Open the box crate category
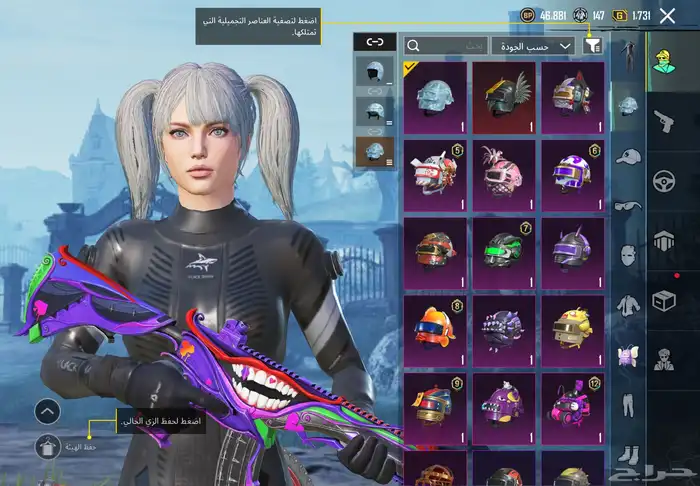This screenshot has height=486, width=700. coord(663,300)
